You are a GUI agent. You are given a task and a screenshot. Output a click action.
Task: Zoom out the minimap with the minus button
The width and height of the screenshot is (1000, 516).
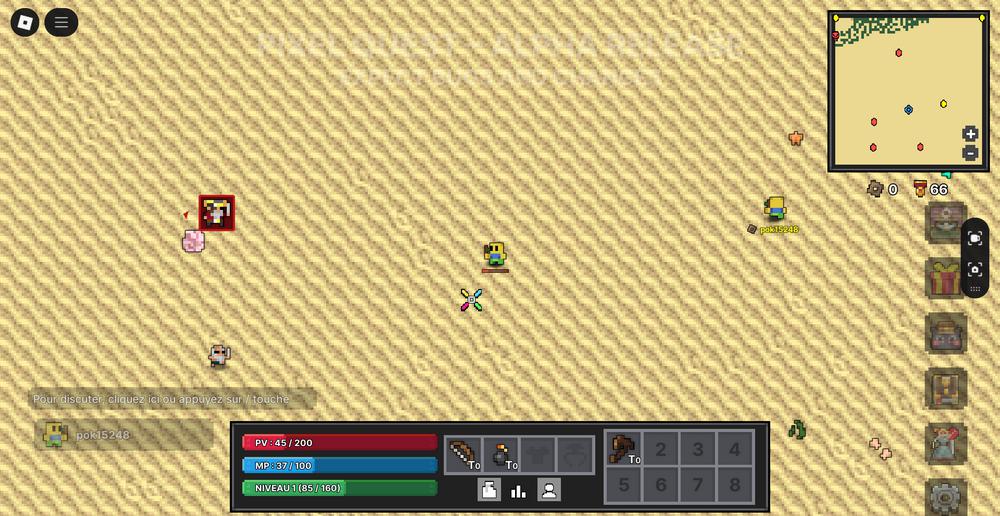(x=970, y=153)
